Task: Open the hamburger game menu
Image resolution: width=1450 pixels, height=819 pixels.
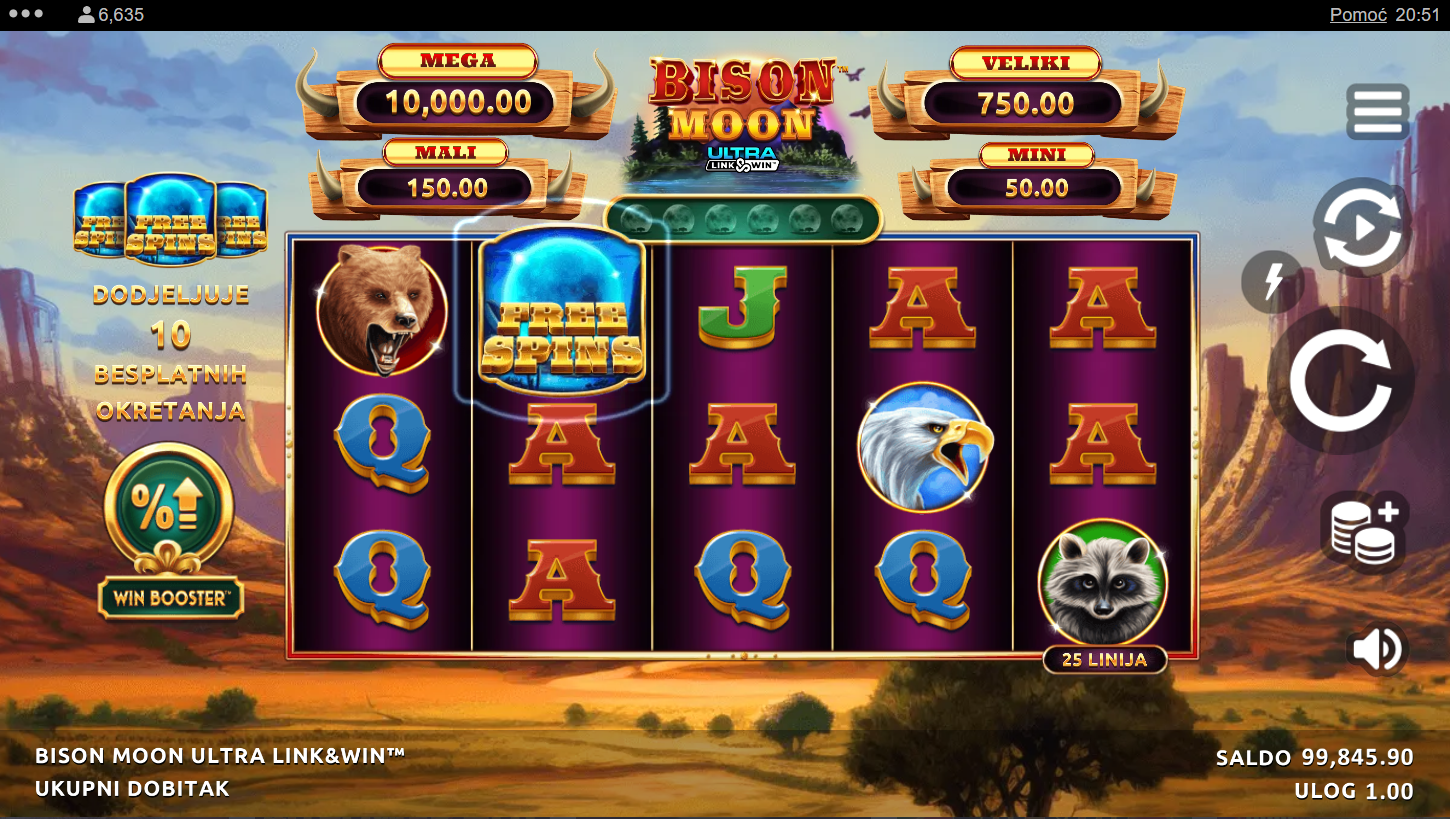Action: [1377, 111]
